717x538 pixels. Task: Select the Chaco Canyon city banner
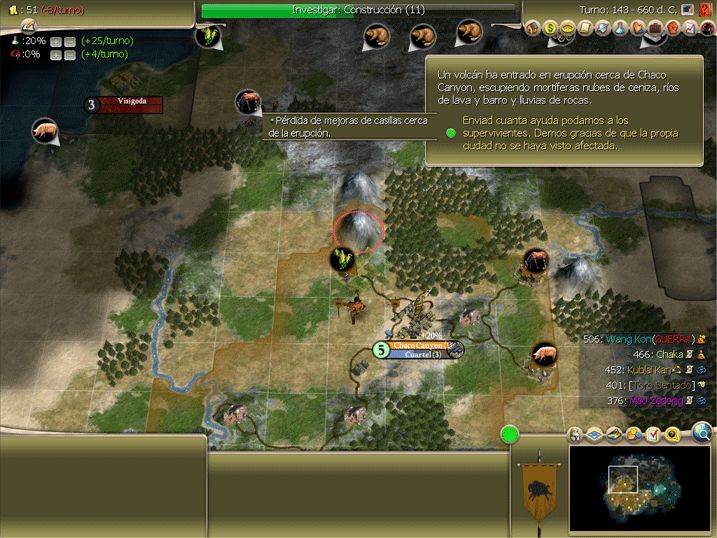(x=419, y=346)
